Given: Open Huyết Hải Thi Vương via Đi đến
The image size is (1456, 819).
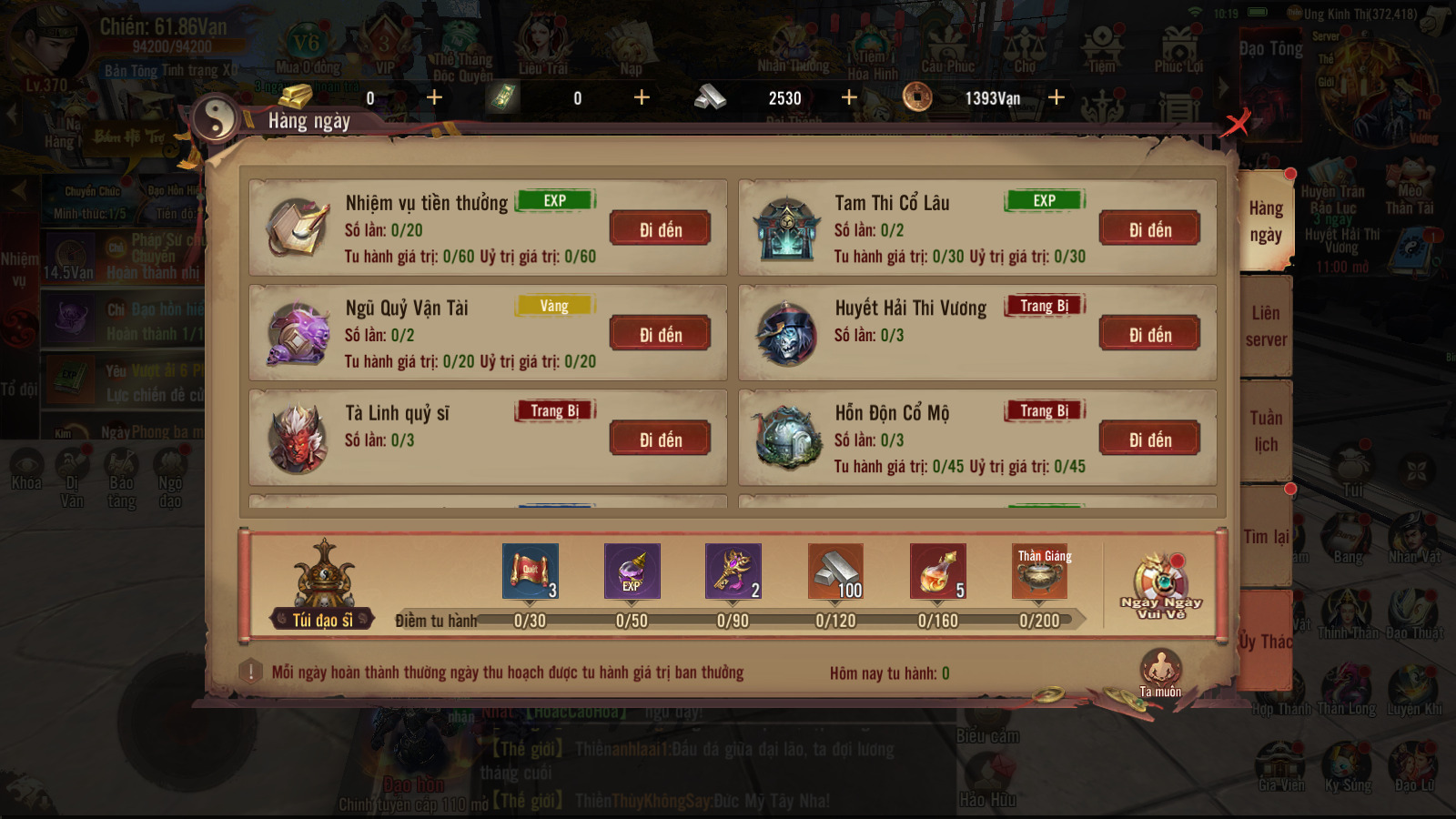Looking at the screenshot, I should (x=1149, y=335).
